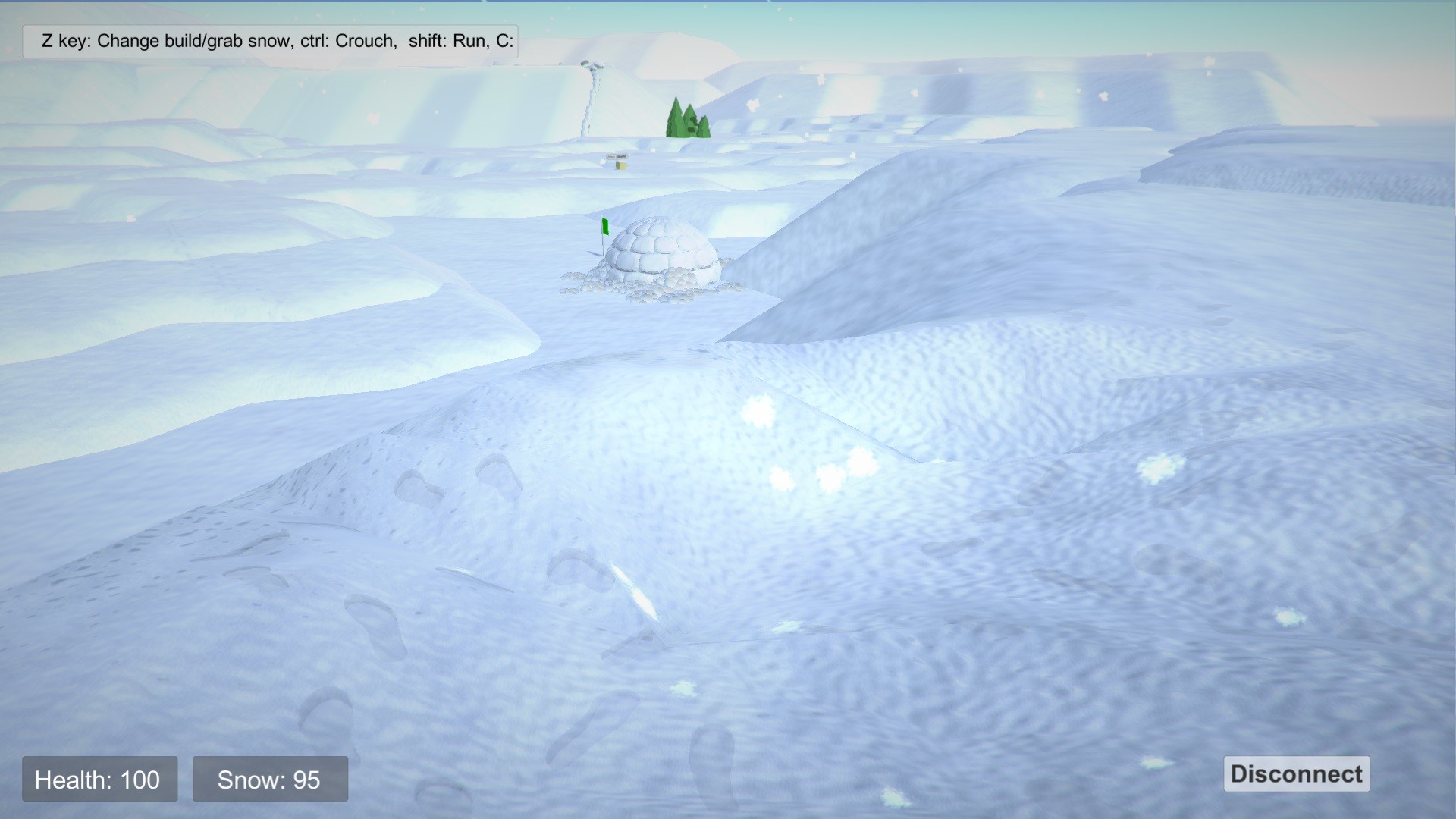The height and width of the screenshot is (819, 1456).
Task: Click the Snow: 95 resource counter
Action: [270, 779]
